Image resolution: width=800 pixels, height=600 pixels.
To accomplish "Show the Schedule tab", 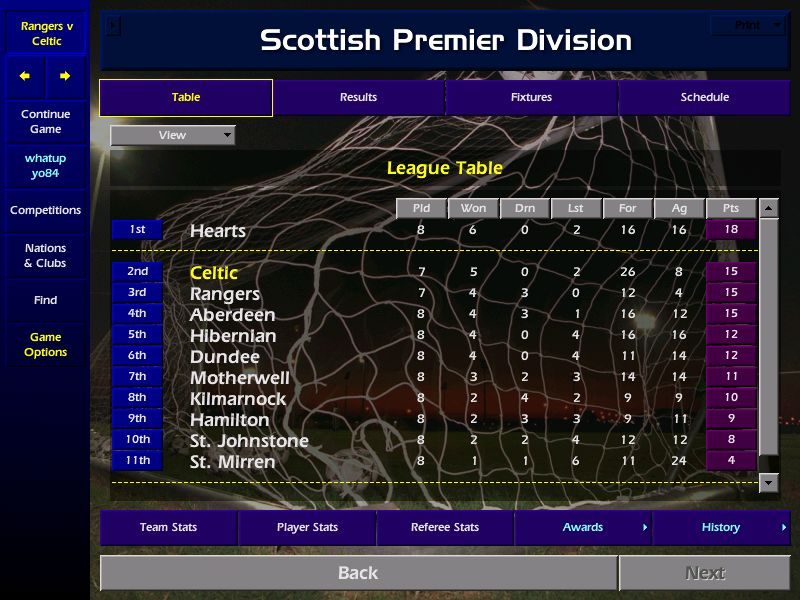I will coord(704,97).
